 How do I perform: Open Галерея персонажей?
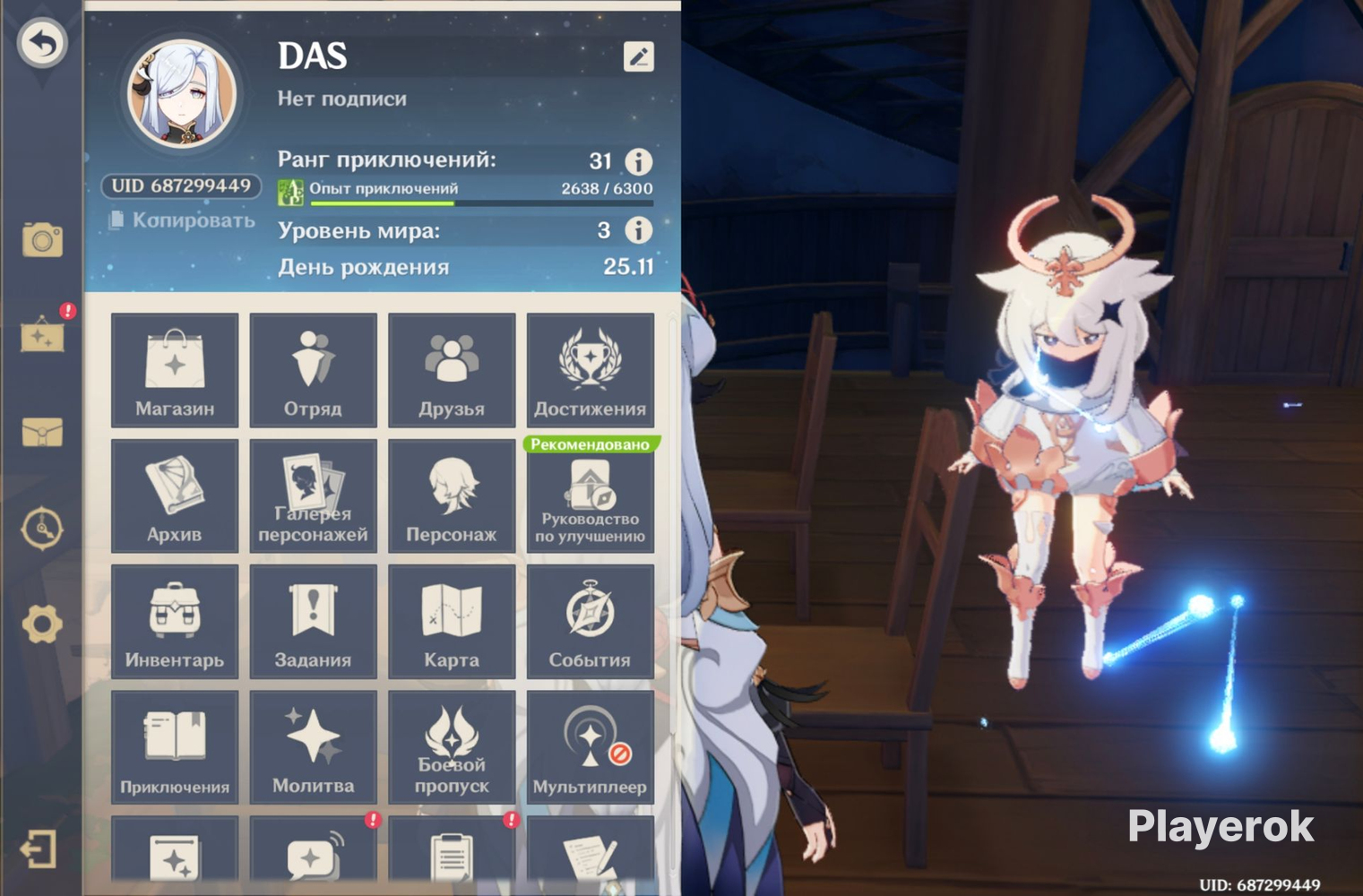[x=313, y=495]
